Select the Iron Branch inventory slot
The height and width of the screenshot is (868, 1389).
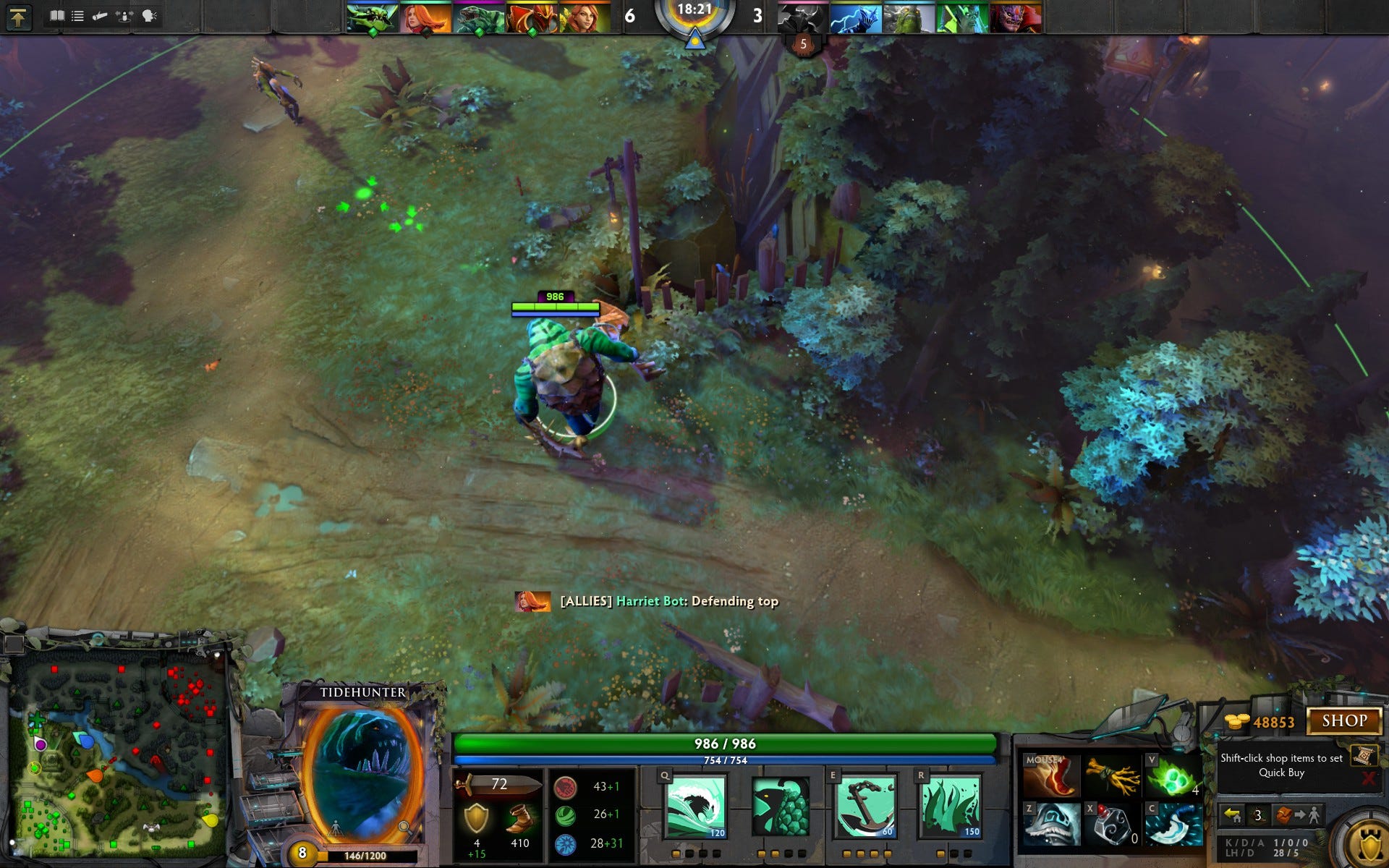(1113, 776)
